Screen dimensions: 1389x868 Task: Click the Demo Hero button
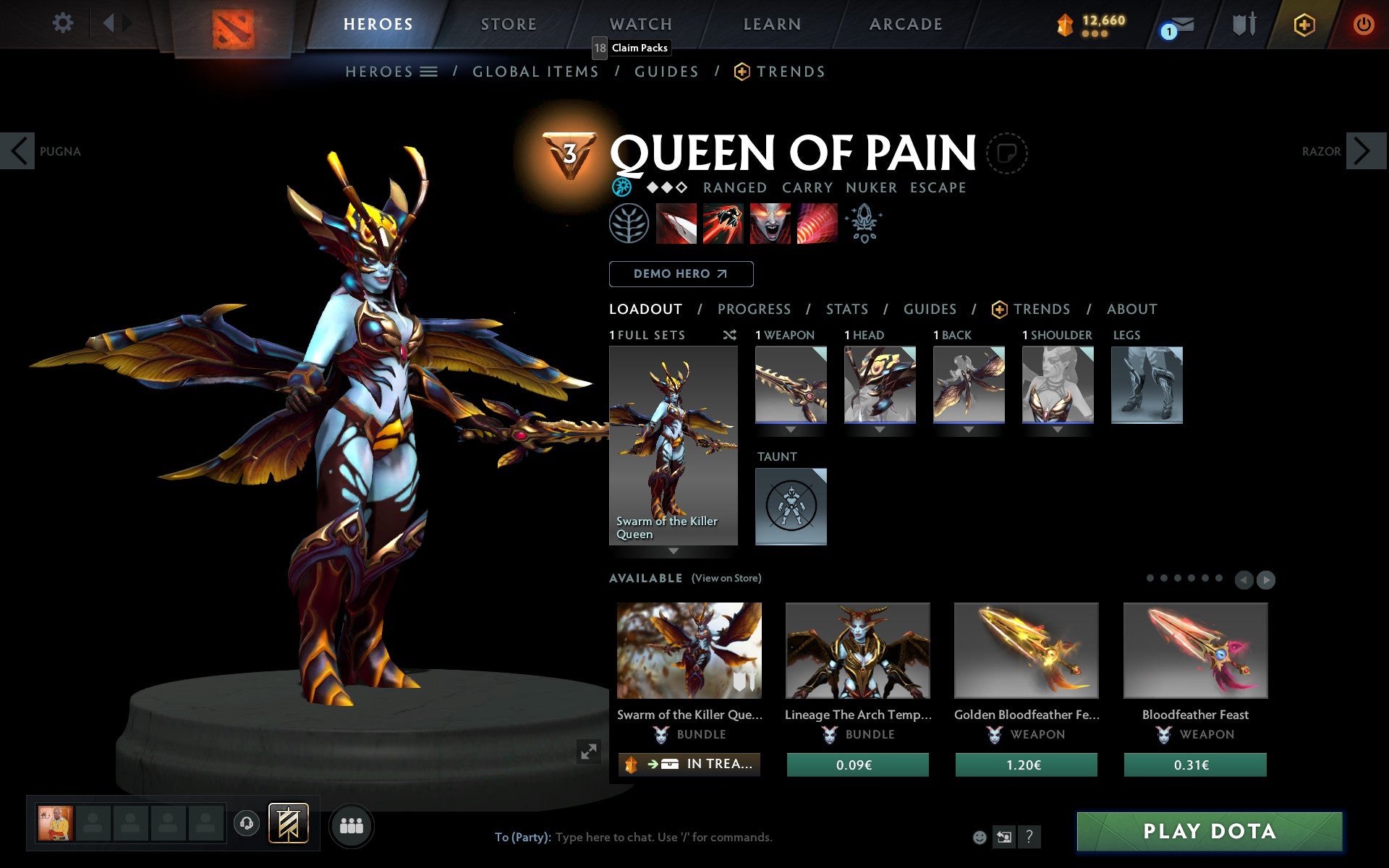click(x=681, y=274)
